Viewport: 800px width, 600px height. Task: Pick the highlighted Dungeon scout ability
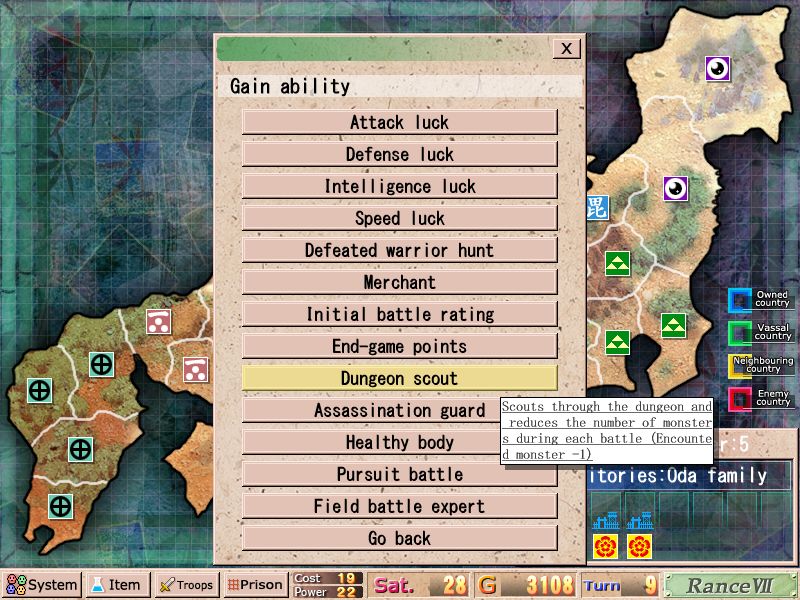[399, 378]
